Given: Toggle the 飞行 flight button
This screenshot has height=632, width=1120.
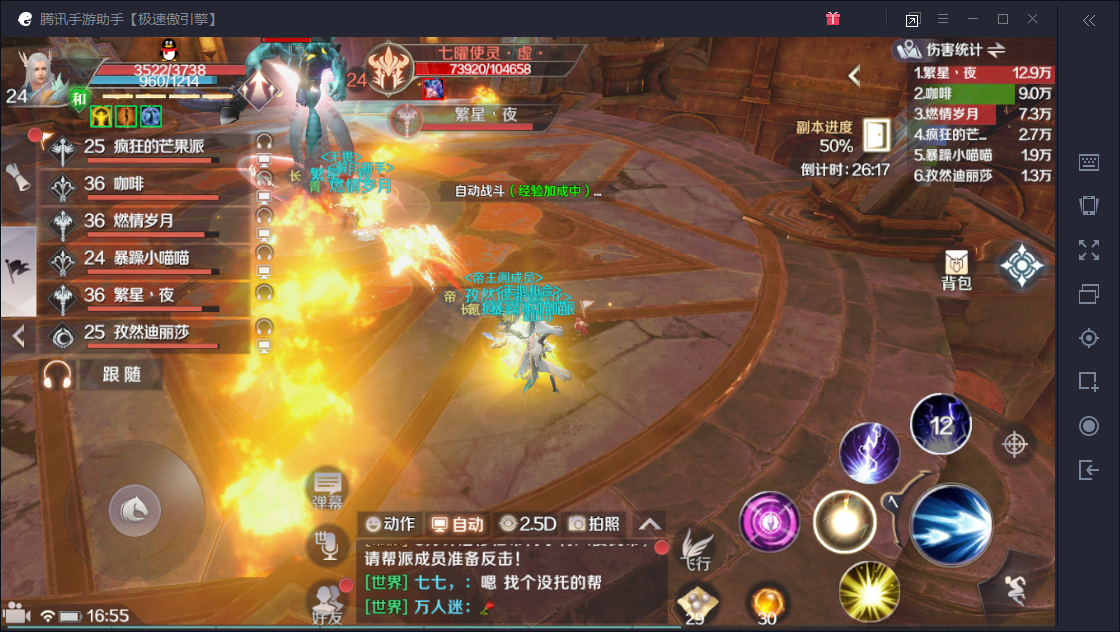Looking at the screenshot, I should click(x=695, y=551).
